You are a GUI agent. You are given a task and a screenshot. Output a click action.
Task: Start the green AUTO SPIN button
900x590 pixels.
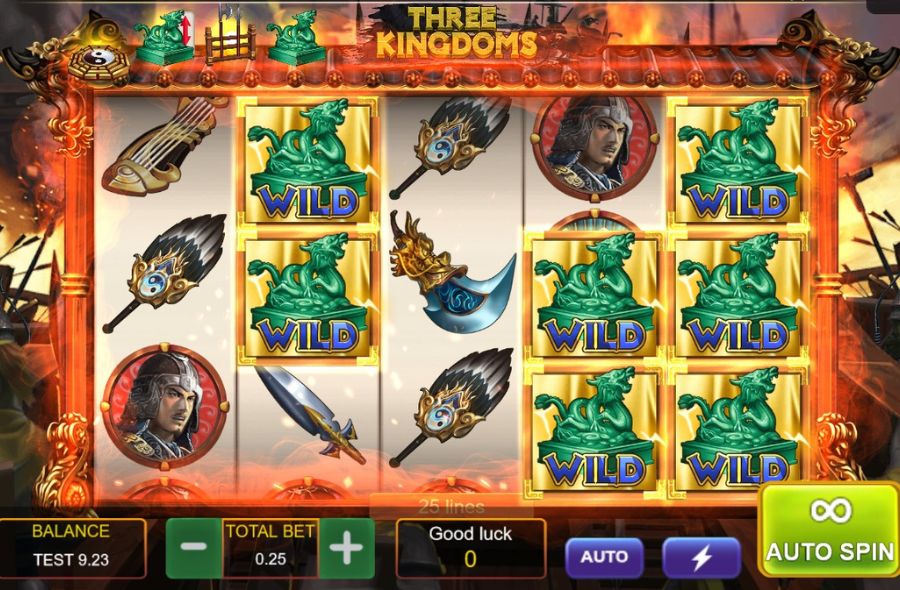coord(829,530)
